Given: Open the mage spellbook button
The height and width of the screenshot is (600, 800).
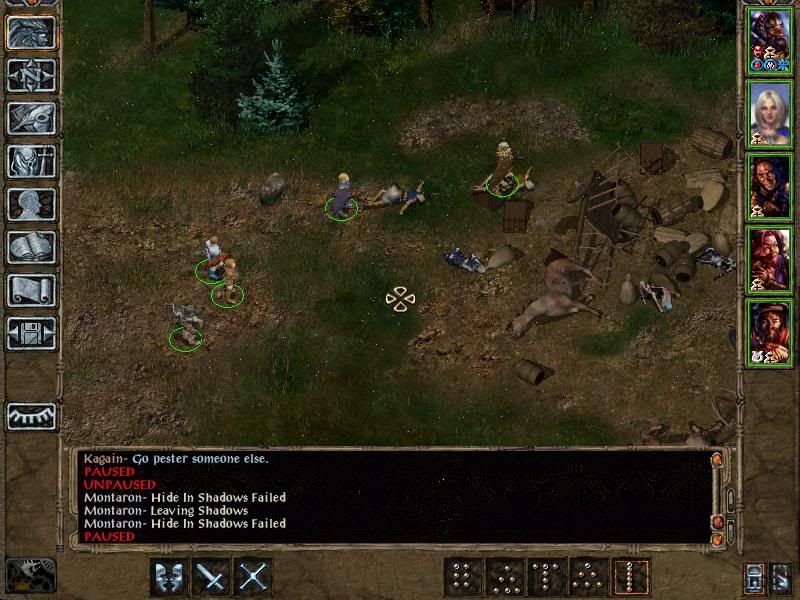Looking at the screenshot, I should coord(31,247).
